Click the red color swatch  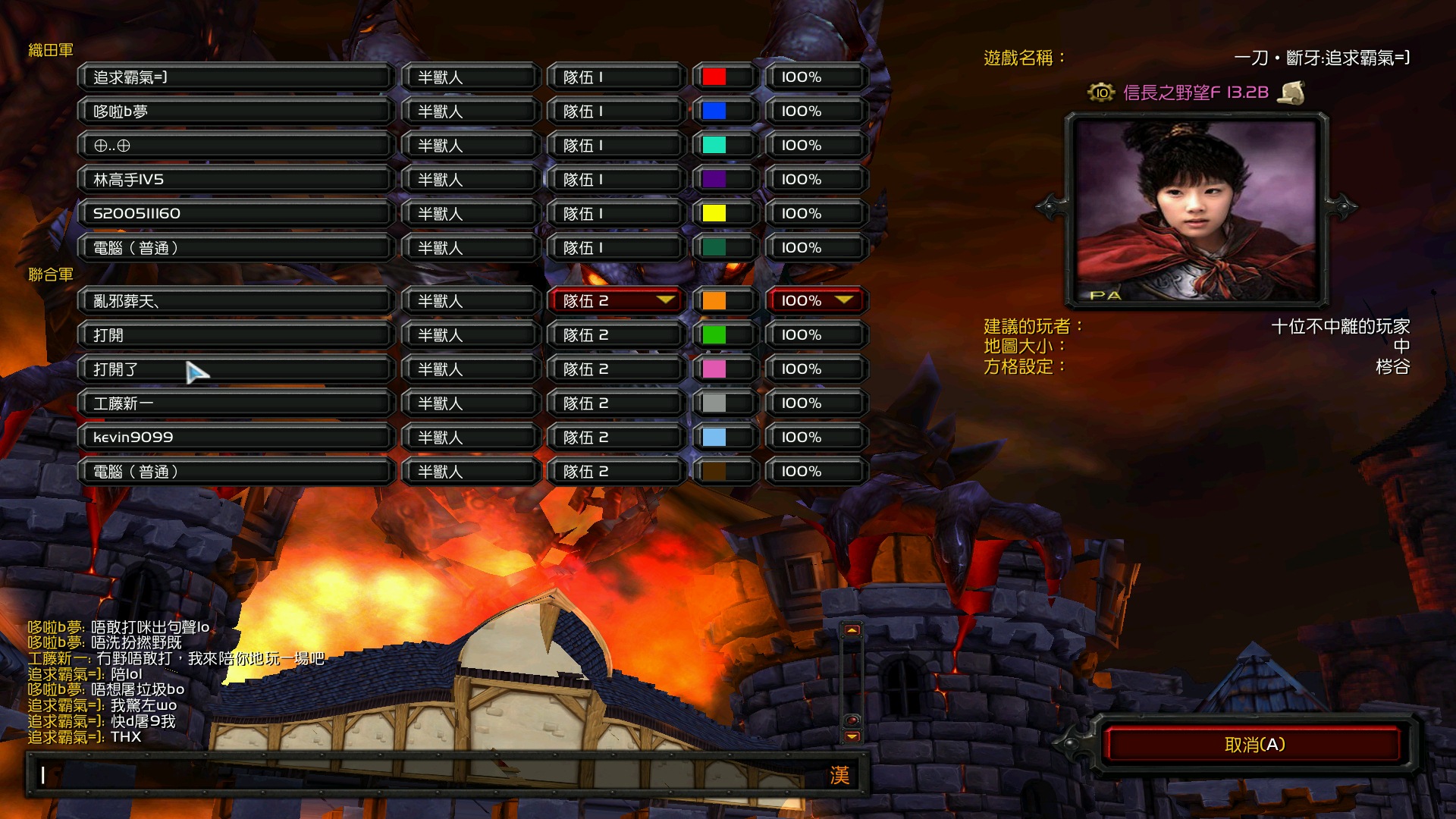714,77
